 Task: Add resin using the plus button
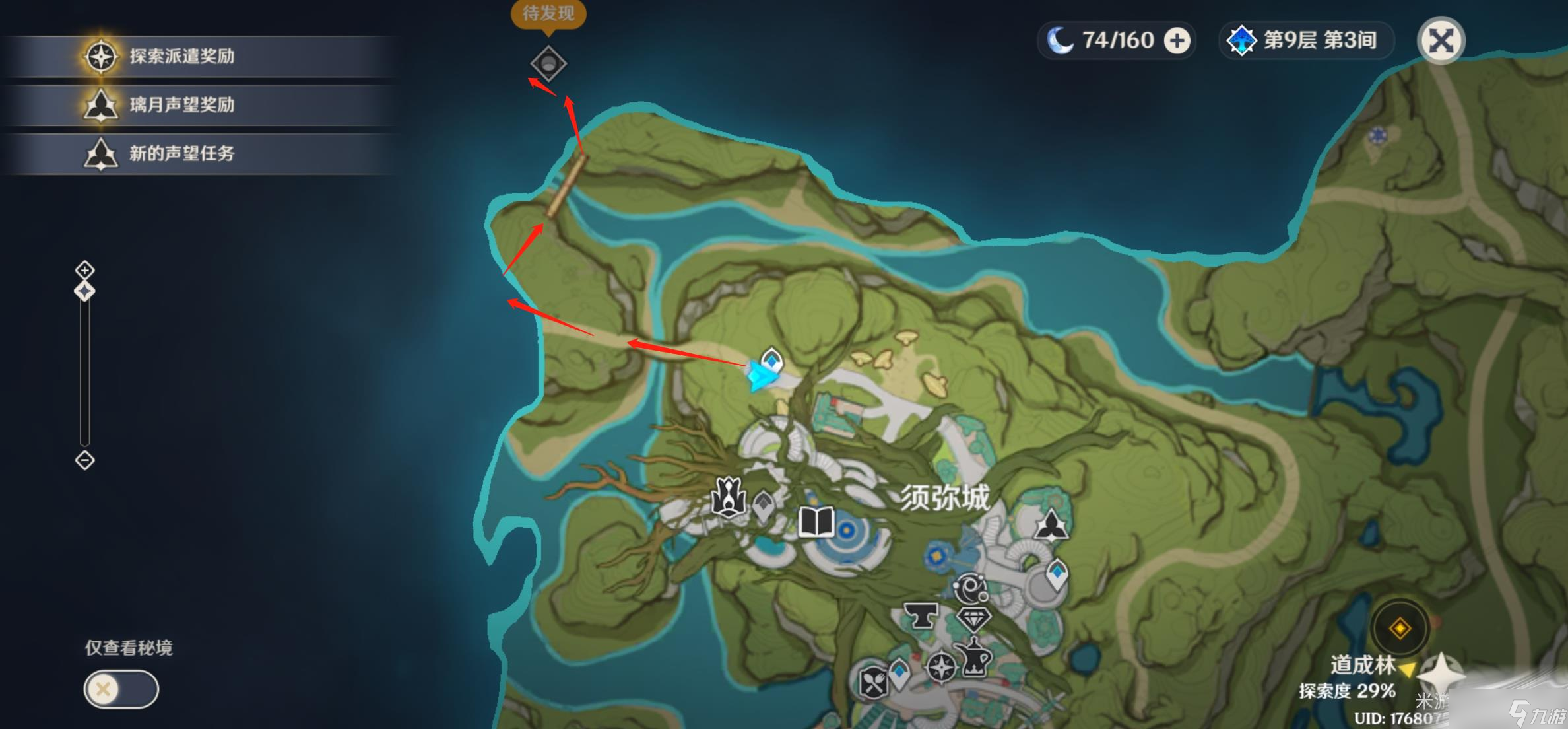[x=1177, y=40]
